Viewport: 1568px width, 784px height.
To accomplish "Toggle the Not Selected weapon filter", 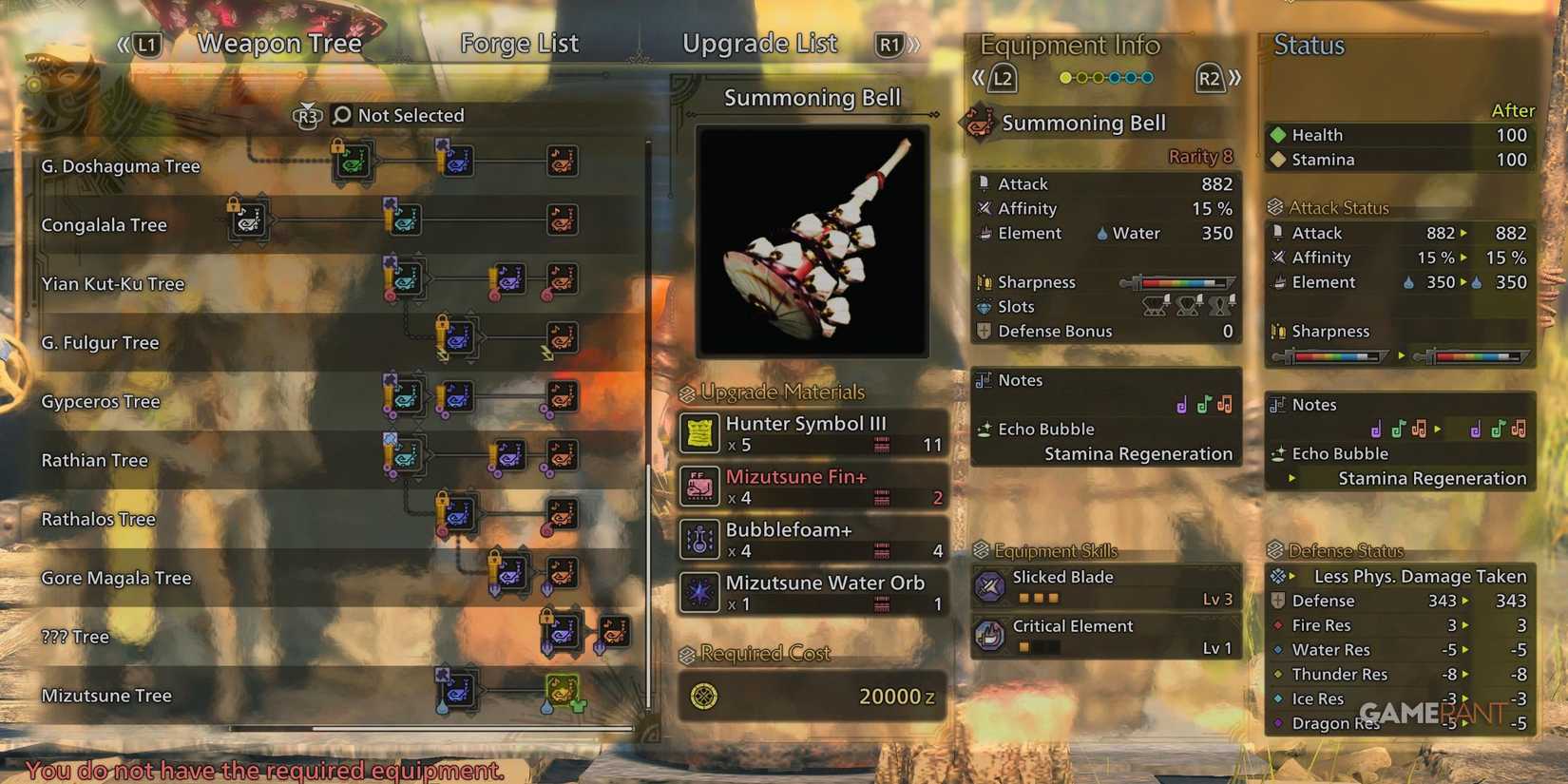I will (x=411, y=115).
